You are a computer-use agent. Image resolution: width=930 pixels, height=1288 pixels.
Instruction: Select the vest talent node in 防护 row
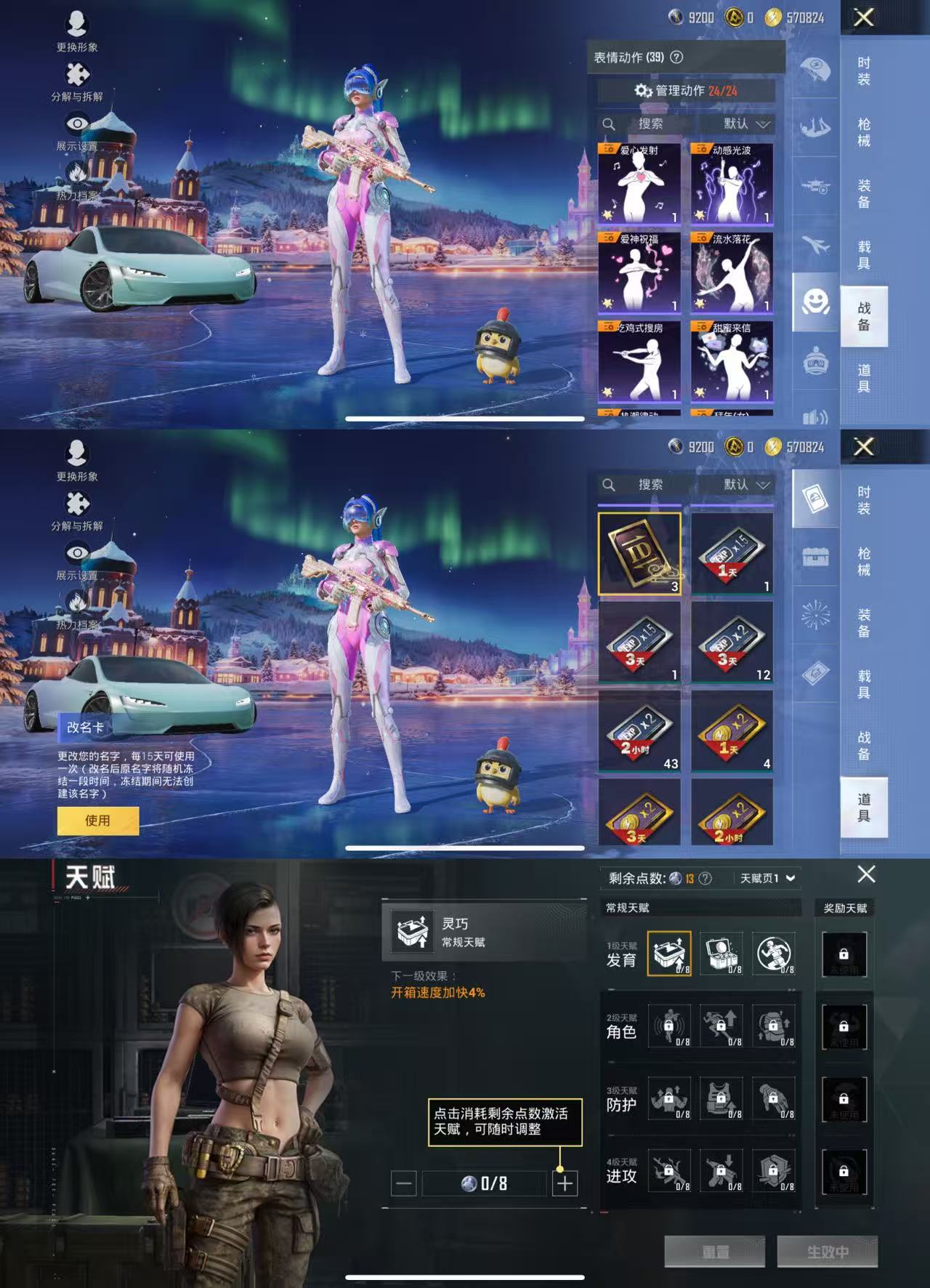[723, 1100]
